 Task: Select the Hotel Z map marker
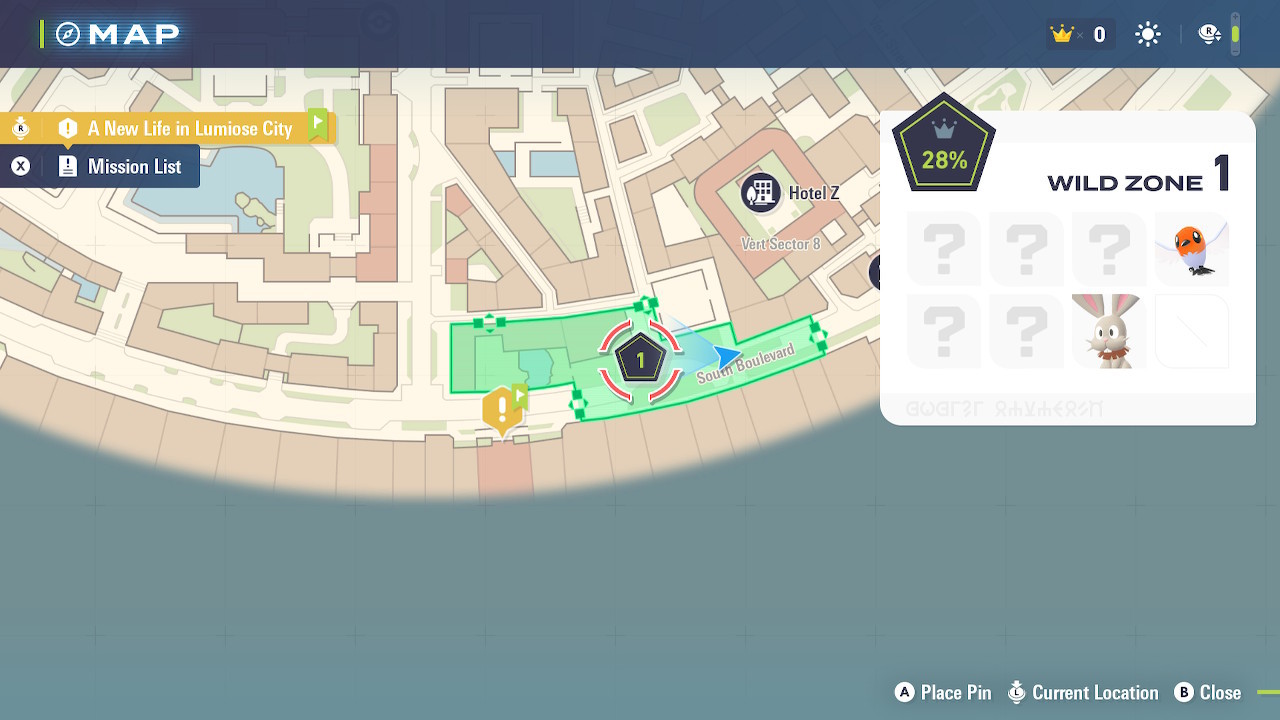tap(762, 192)
